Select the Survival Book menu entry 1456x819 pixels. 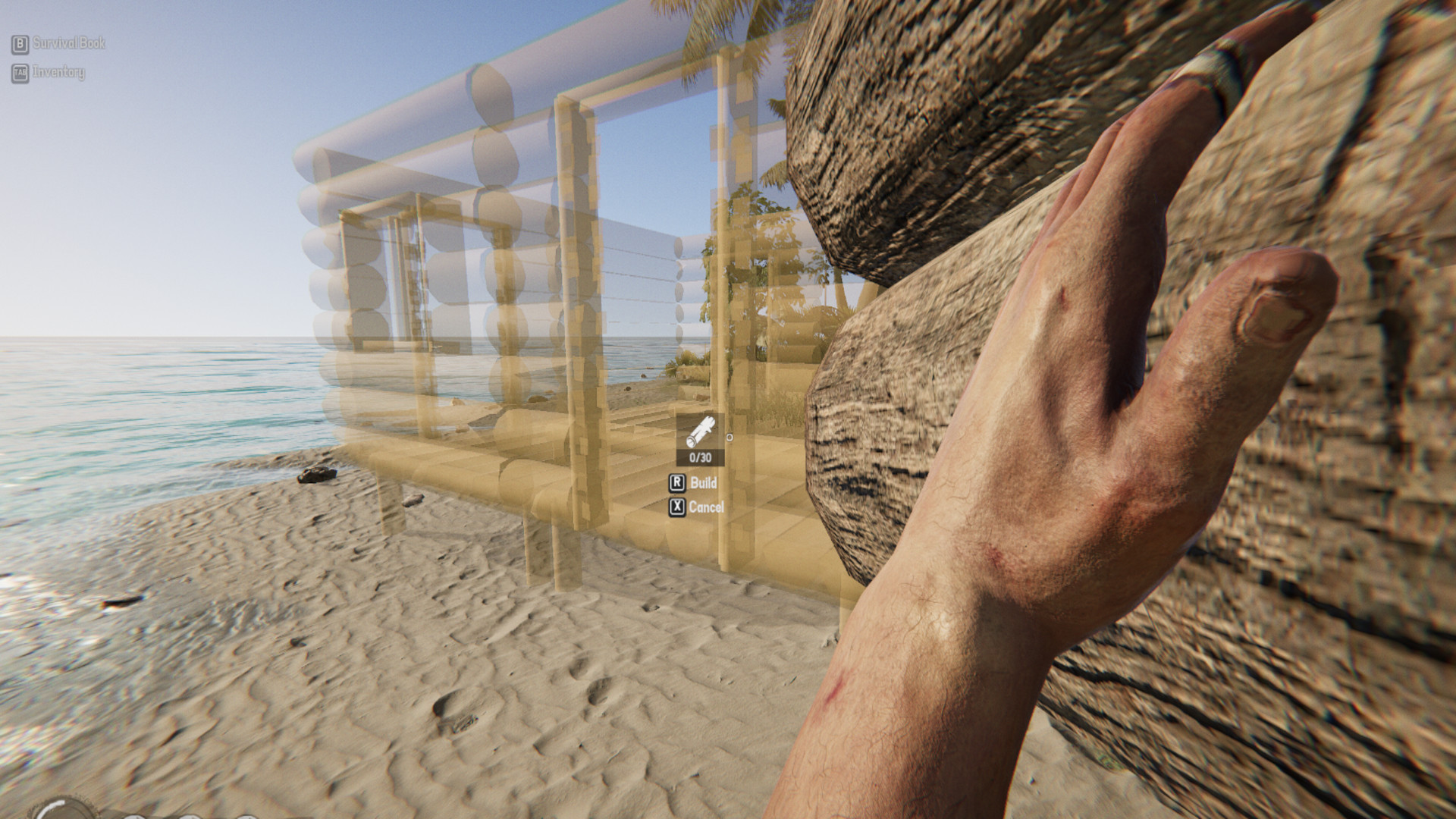tap(68, 44)
